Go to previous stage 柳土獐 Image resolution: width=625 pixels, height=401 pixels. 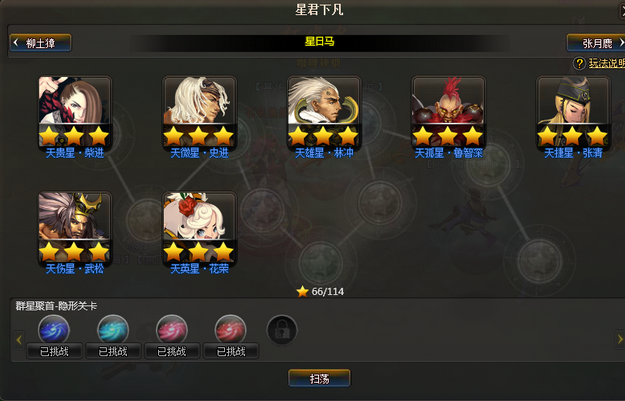click(40, 43)
